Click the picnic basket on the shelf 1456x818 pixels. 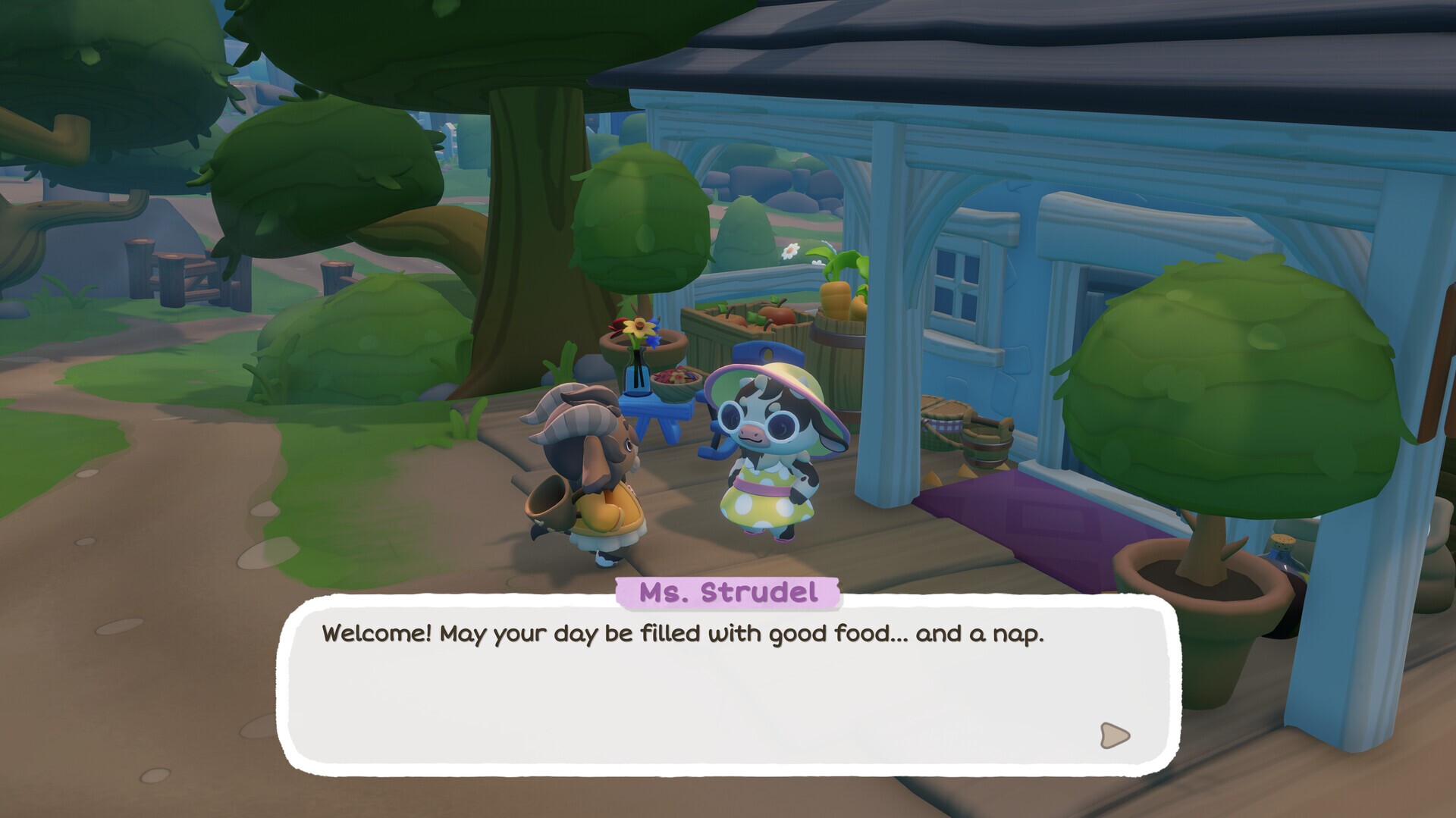tap(943, 421)
